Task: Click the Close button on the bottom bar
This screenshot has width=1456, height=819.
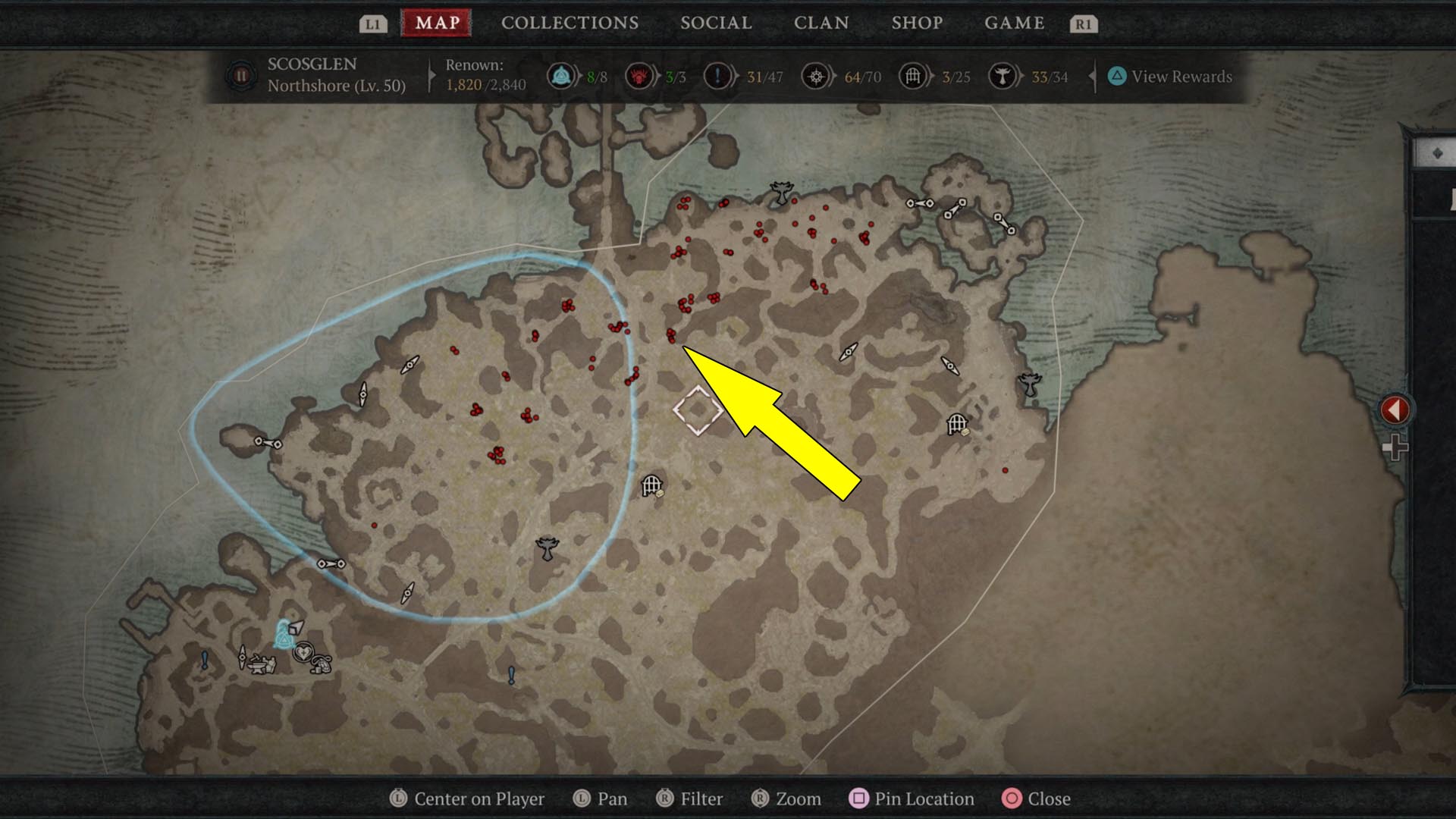Action: pos(1037,799)
